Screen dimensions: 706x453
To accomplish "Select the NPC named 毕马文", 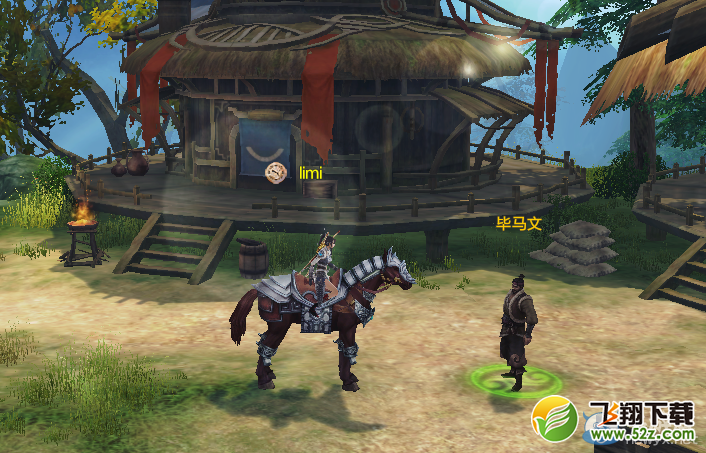I will (518, 328).
